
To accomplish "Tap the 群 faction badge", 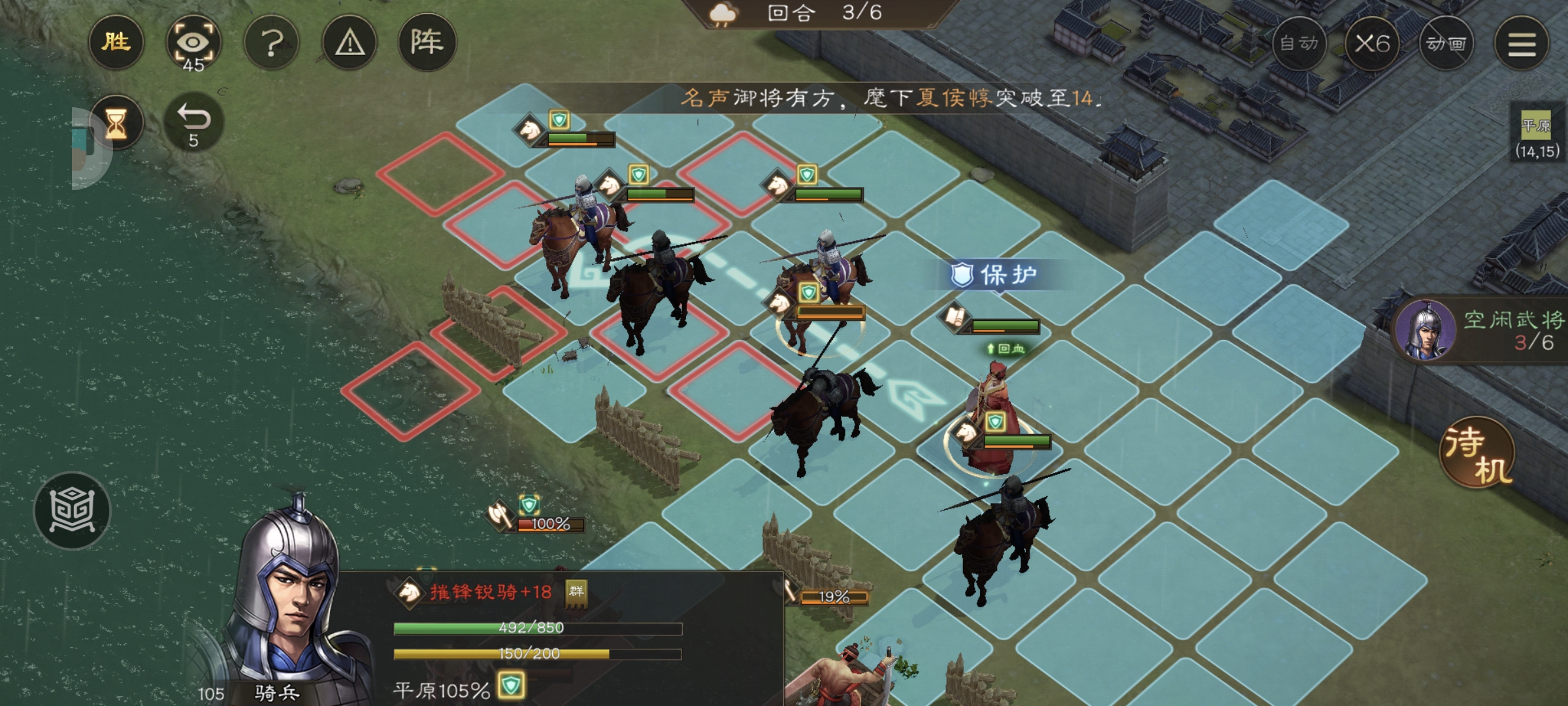I will 576,592.
